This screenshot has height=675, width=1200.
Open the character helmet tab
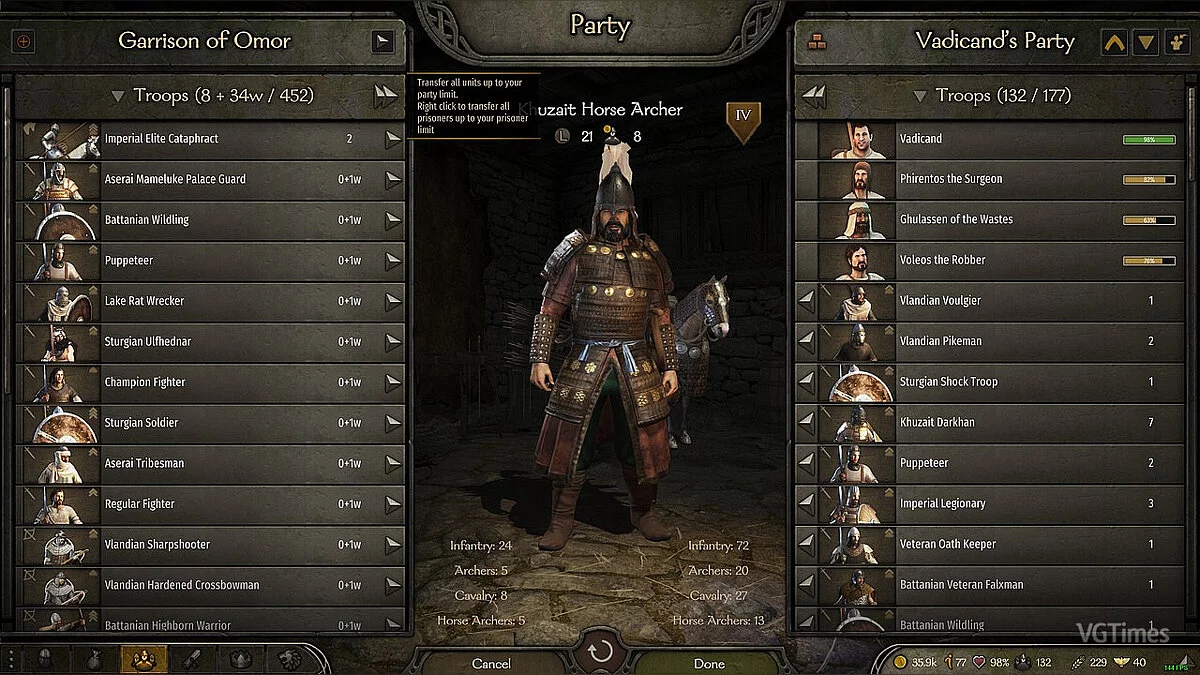[46, 659]
